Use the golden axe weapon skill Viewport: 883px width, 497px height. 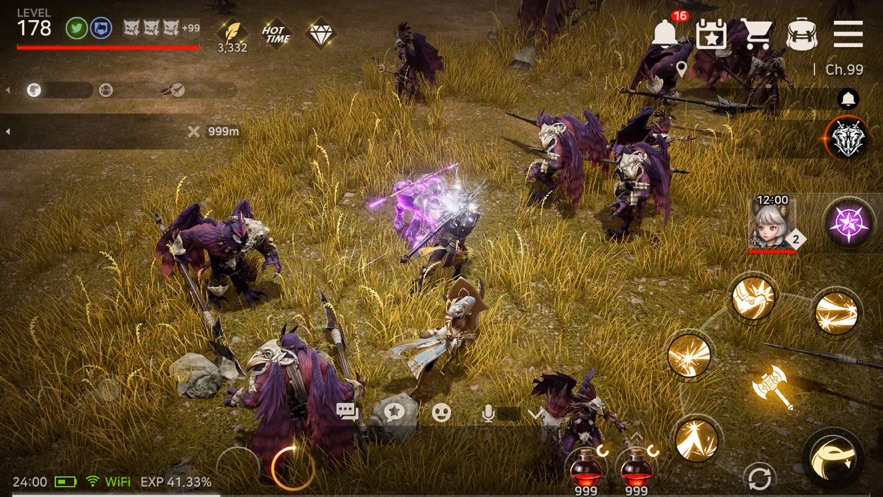(x=772, y=387)
